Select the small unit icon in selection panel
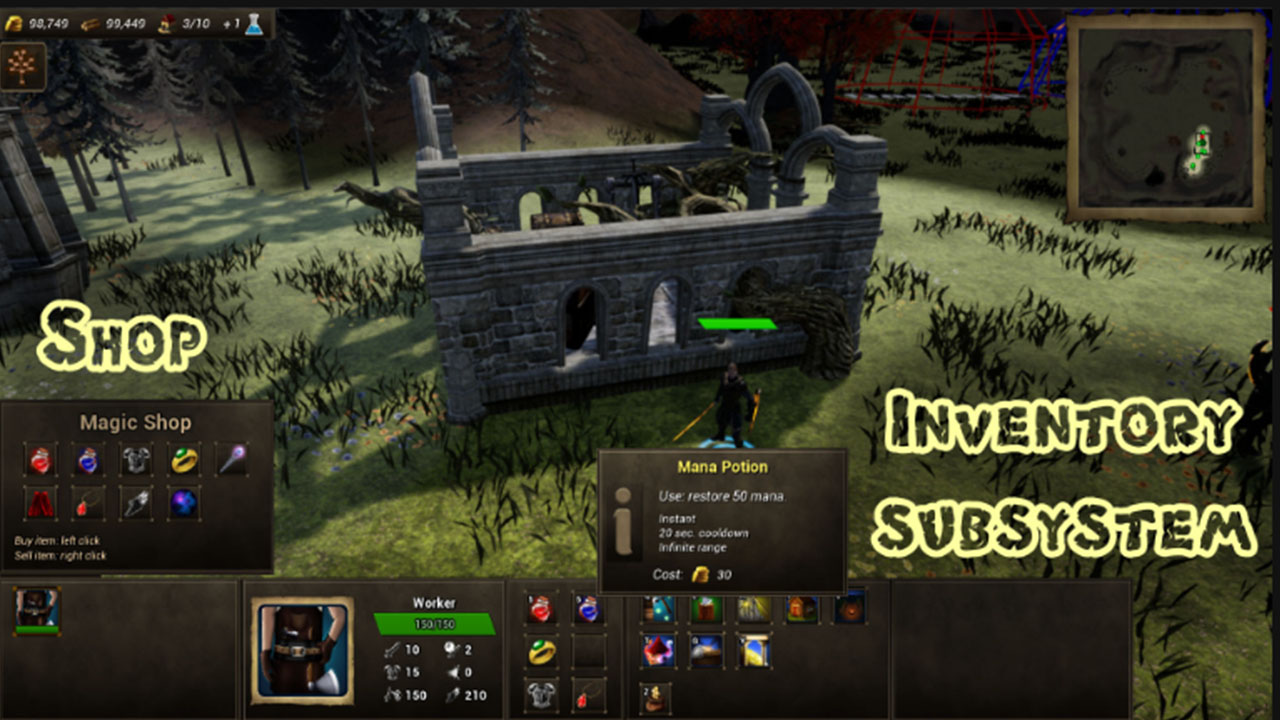The height and width of the screenshot is (720, 1280). tap(37, 609)
